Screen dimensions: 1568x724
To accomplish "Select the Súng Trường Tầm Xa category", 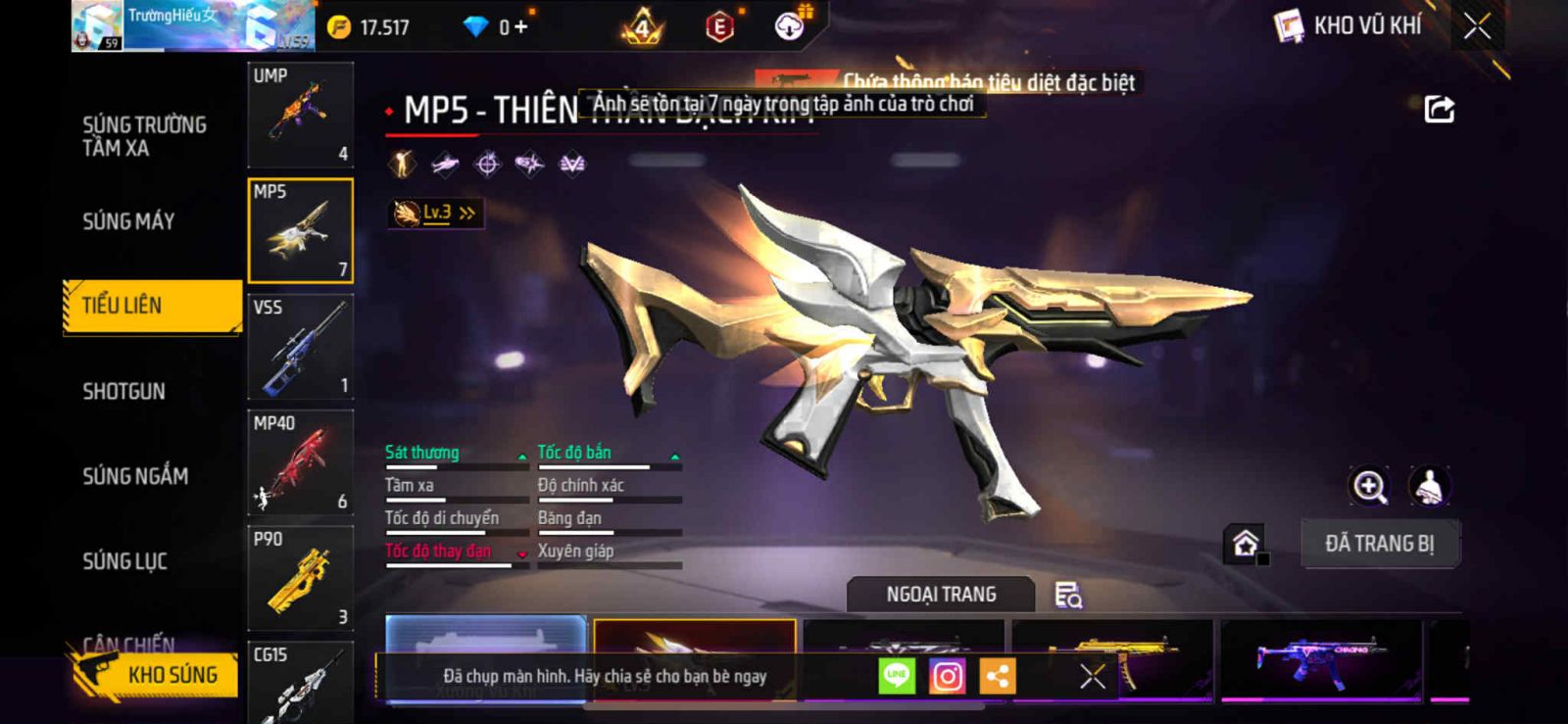I will point(144,136).
